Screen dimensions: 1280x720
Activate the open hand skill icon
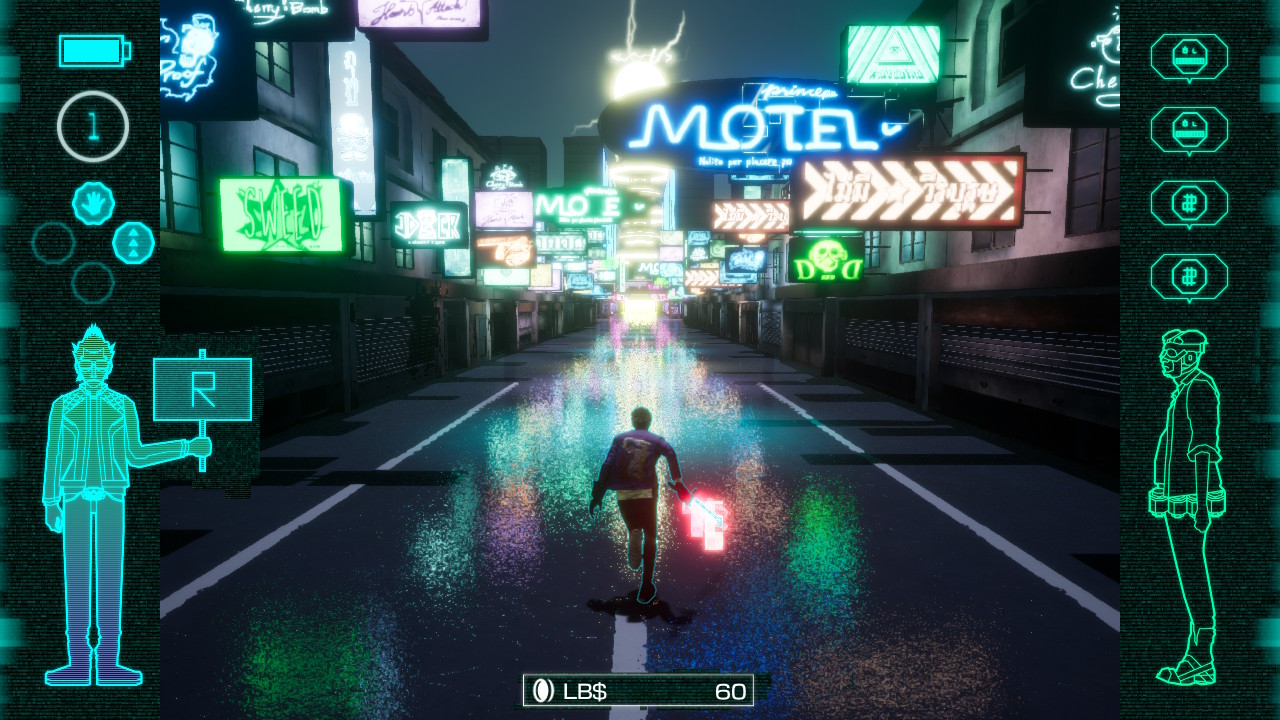click(93, 204)
